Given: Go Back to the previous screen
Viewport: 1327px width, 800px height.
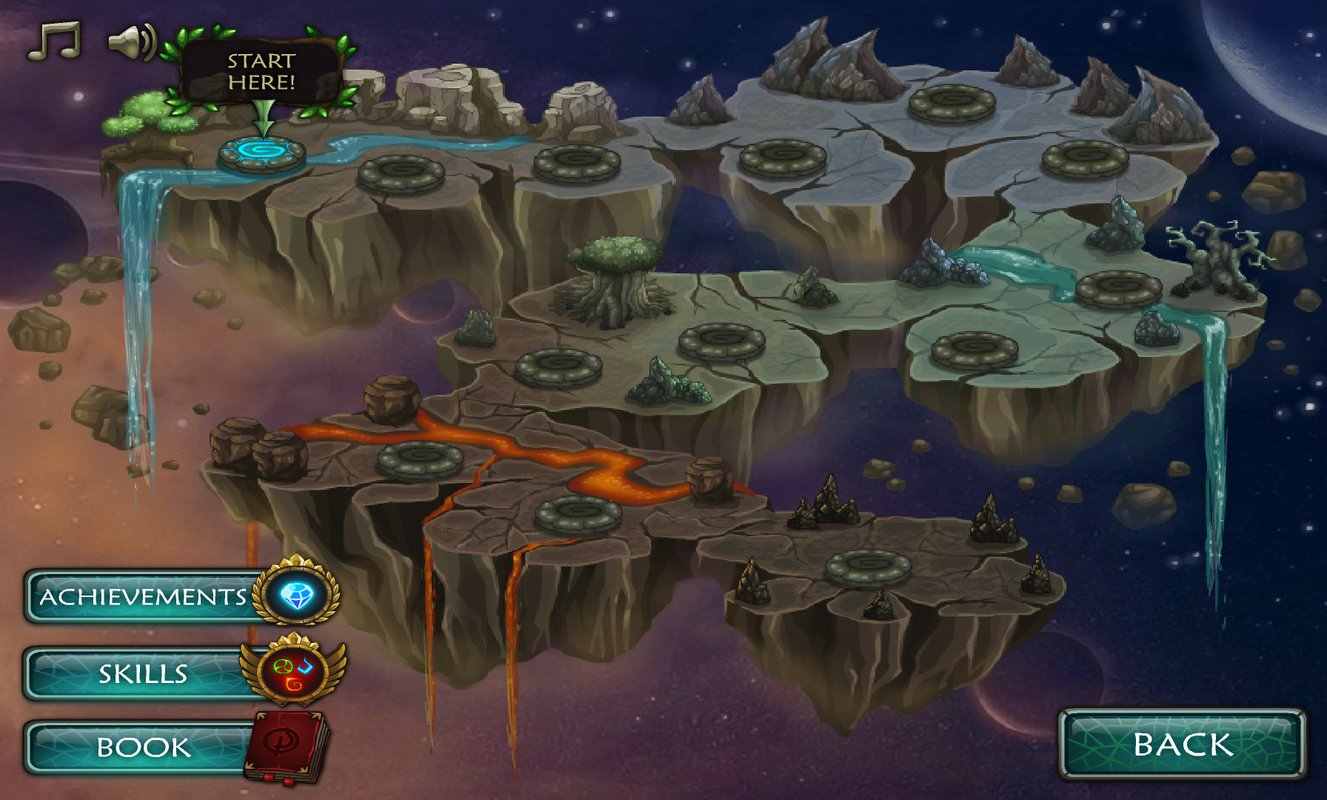Looking at the screenshot, I should pos(1182,744).
